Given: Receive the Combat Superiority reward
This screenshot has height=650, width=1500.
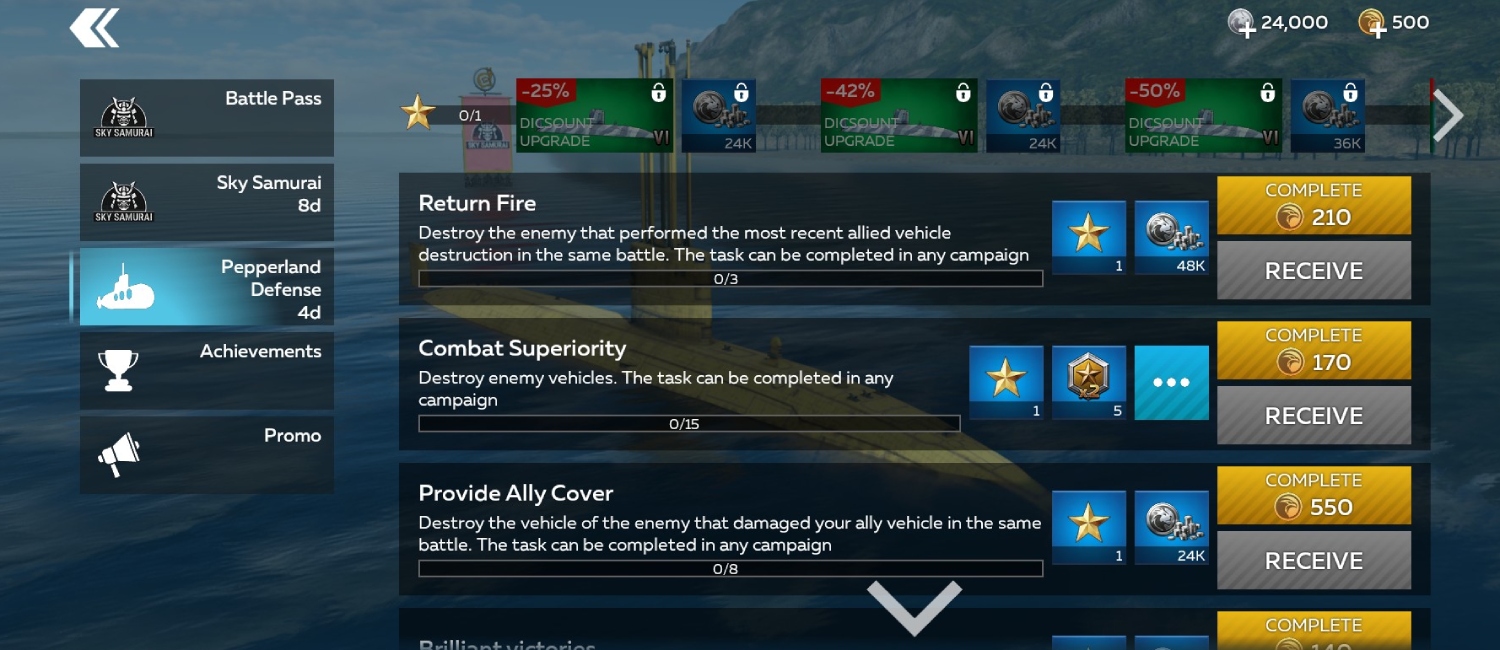Looking at the screenshot, I should click(1313, 415).
